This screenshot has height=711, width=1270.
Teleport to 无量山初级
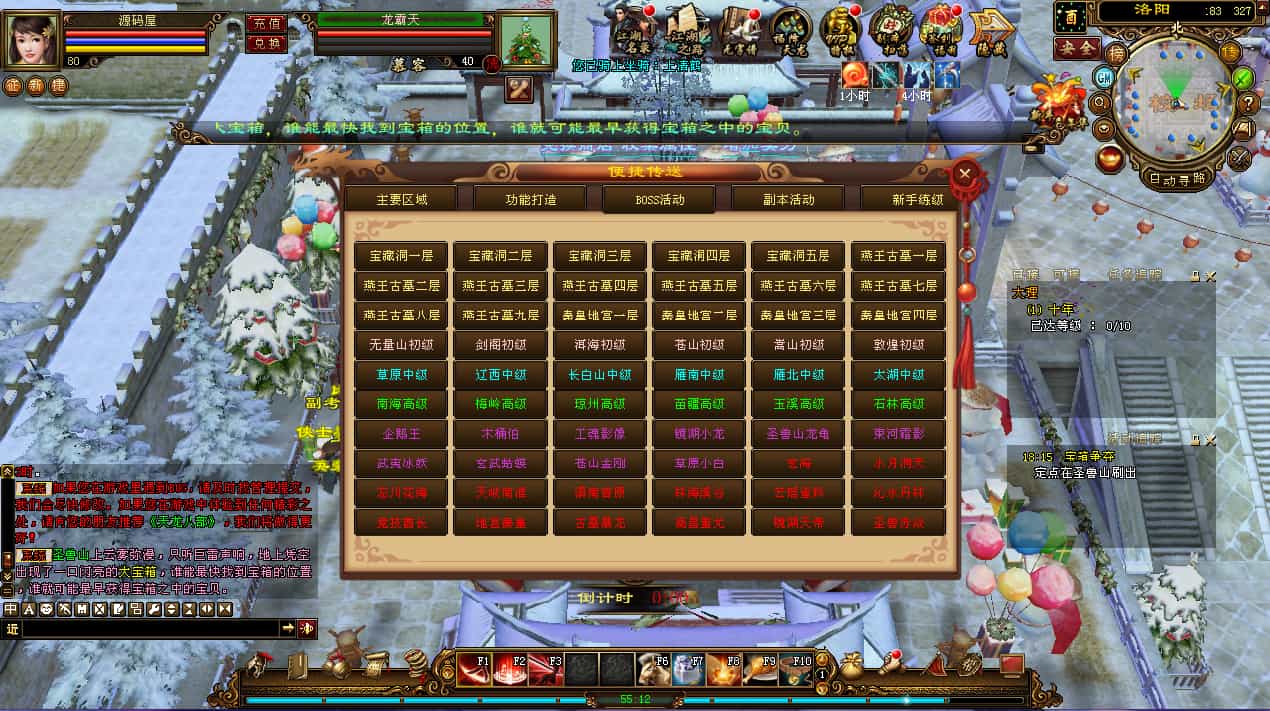pos(401,344)
